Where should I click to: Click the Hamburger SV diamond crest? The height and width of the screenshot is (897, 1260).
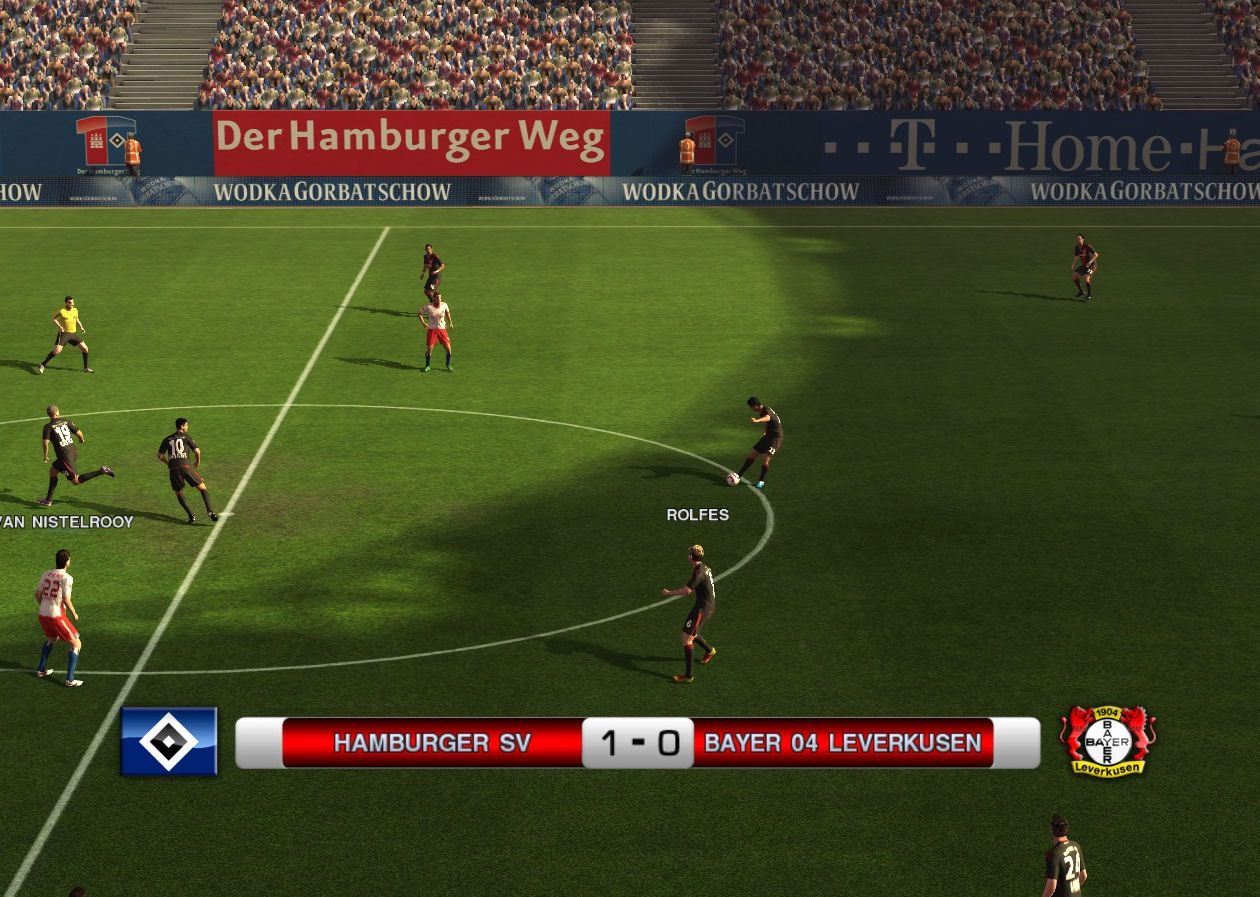(x=168, y=741)
